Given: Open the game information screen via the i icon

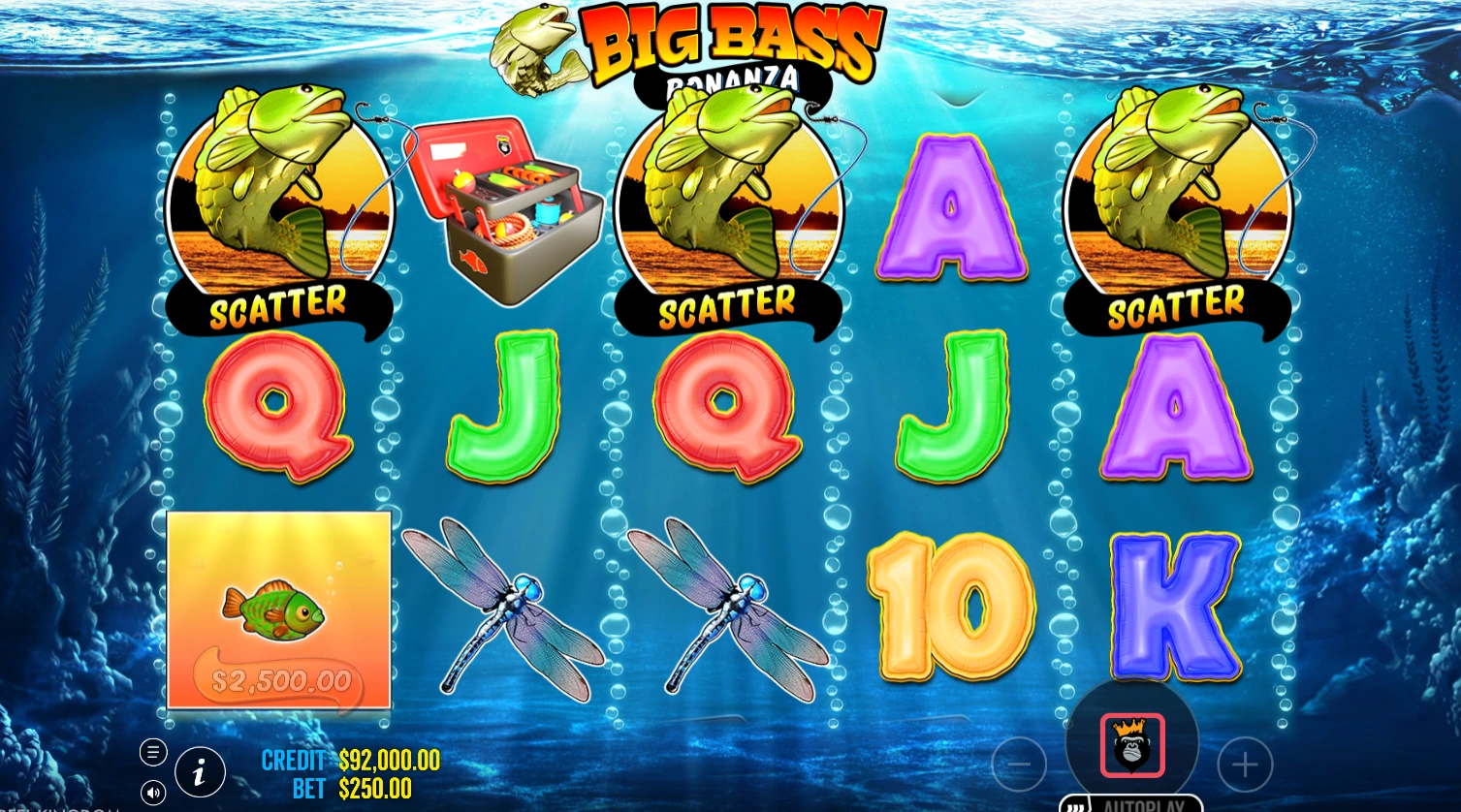Looking at the screenshot, I should point(199,772).
